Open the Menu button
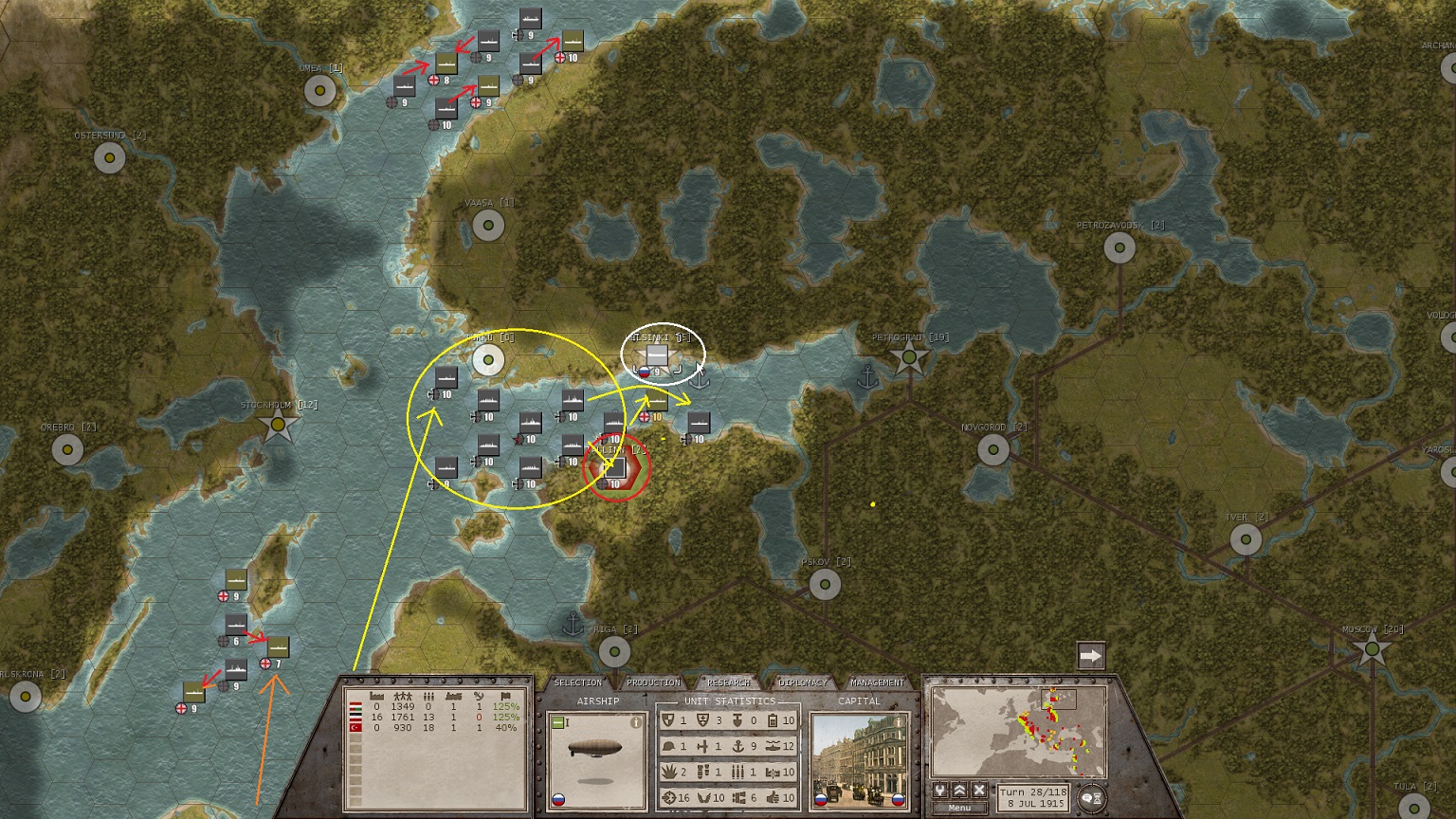This screenshot has width=1456, height=819. (x=959, y=808)
